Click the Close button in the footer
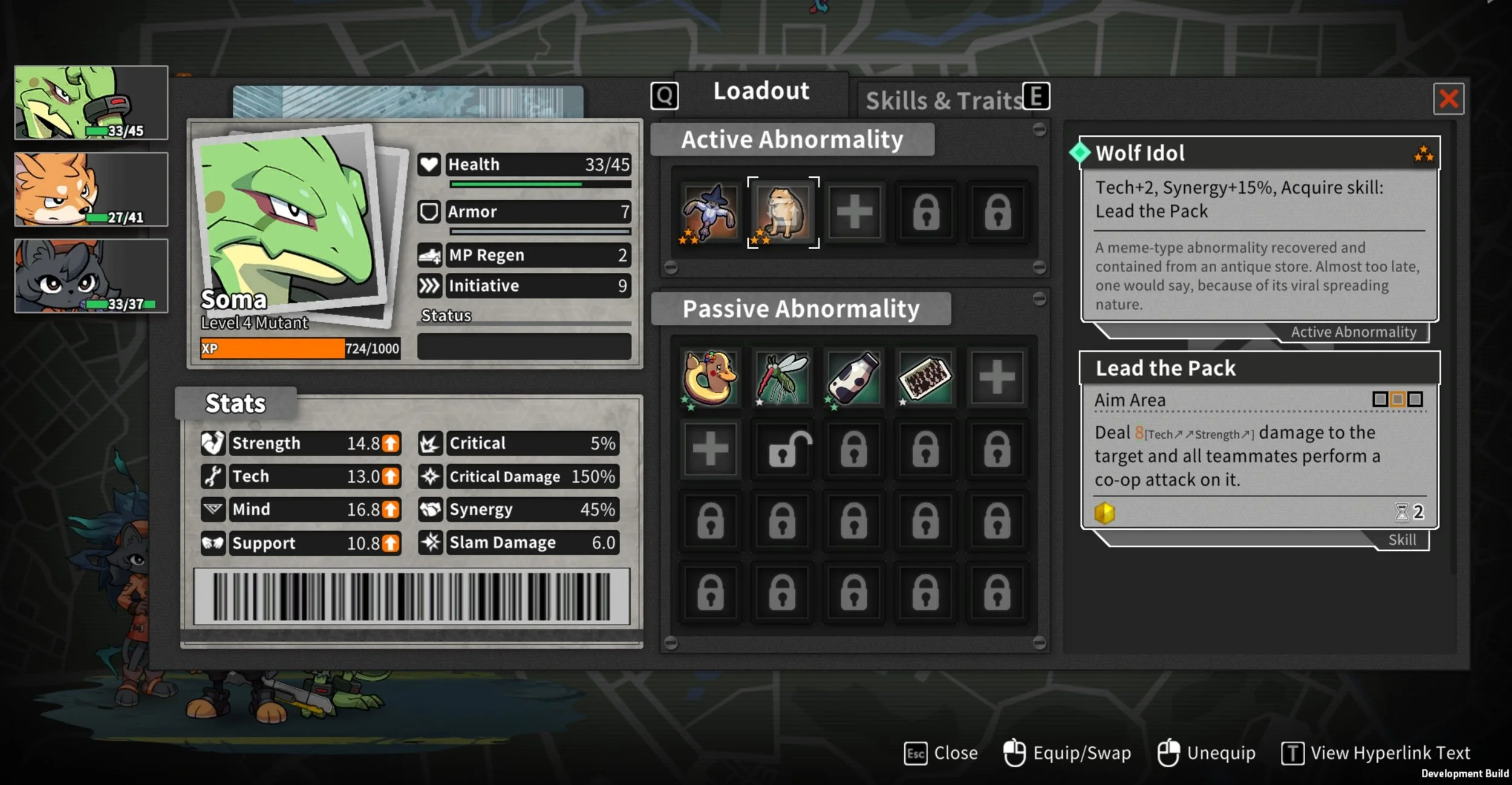The image size is (1512, 785). tap(941, 754)
